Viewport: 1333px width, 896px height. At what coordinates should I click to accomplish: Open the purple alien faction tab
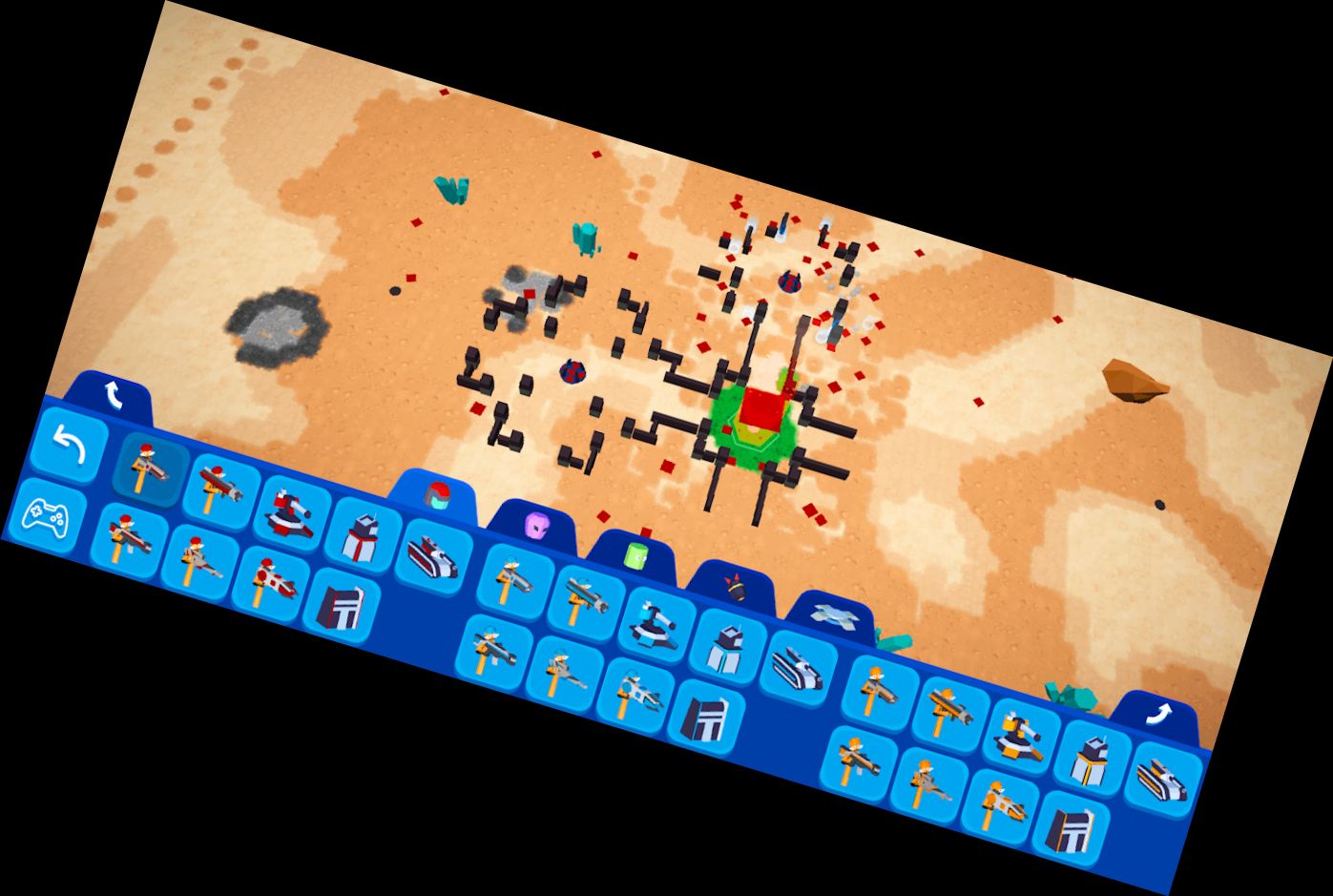pos(537,525)
